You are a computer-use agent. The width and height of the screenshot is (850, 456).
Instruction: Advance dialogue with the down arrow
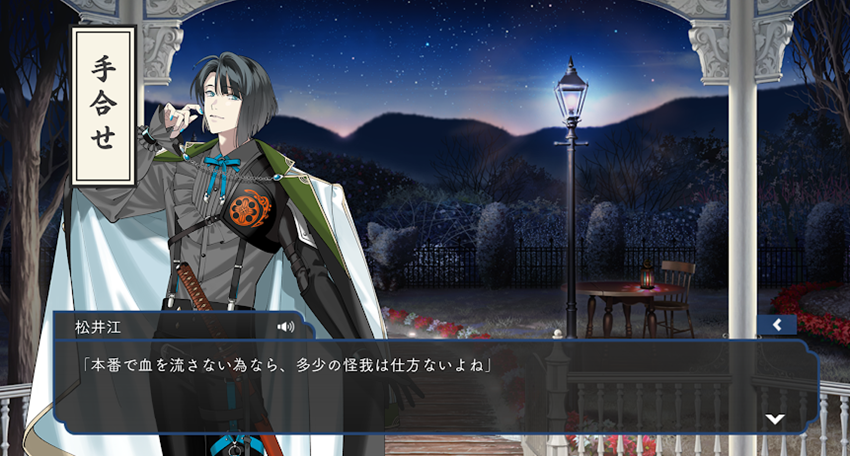[x=774, y=419]
